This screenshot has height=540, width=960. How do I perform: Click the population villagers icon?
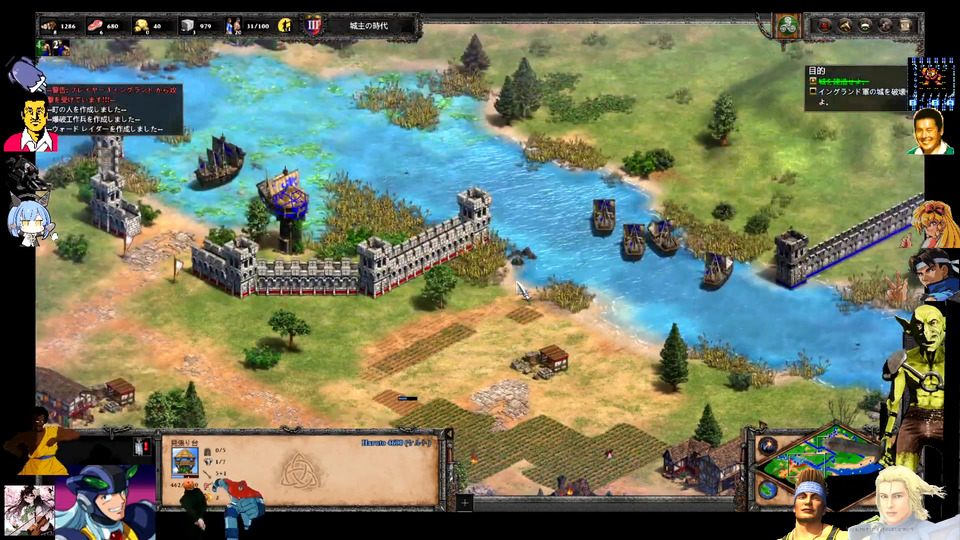coord(232,25)
